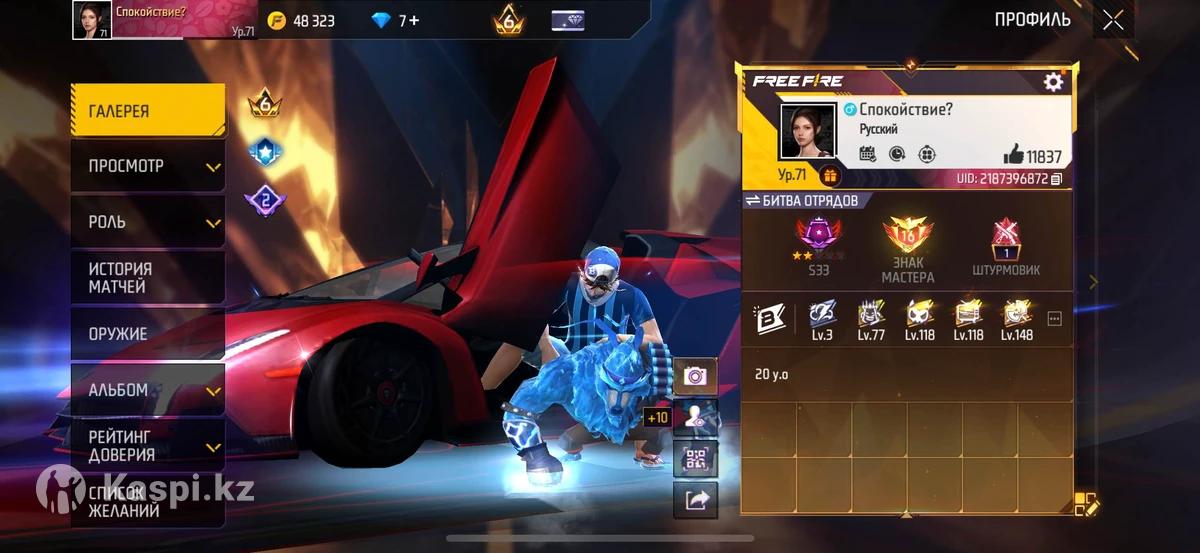Click the diamonds currency counter
The height and width of the screenshot is (553, 1200).
(395, 20)
